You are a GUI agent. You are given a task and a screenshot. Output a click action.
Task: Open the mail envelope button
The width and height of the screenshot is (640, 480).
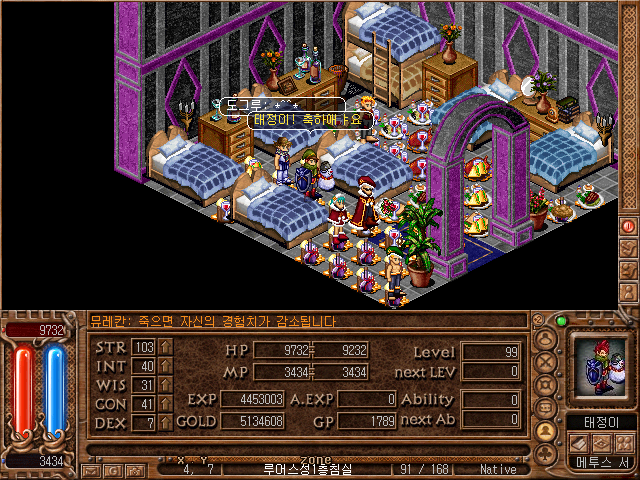[90, 470]
